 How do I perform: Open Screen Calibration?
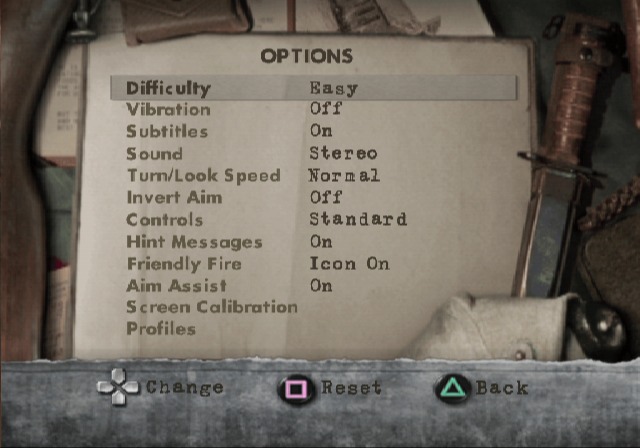pos(212,307)
